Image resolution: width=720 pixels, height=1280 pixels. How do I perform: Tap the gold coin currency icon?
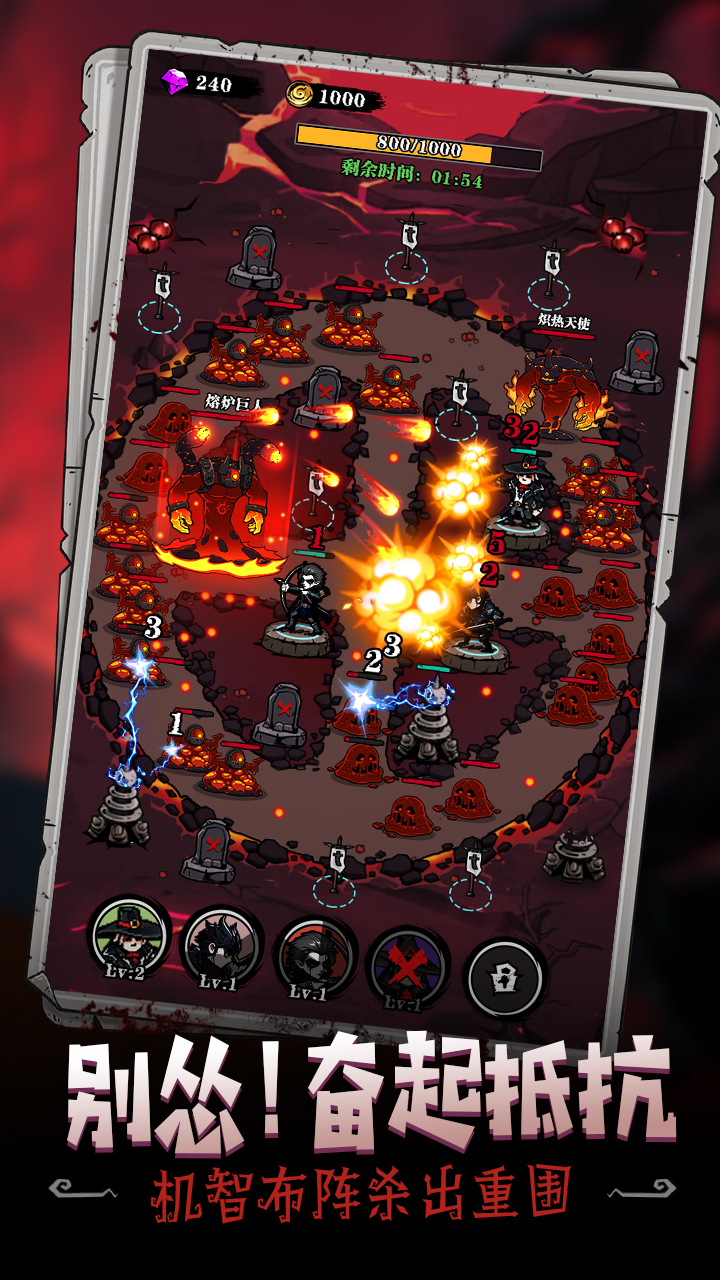pyautogui.click(x=300, y=94)
